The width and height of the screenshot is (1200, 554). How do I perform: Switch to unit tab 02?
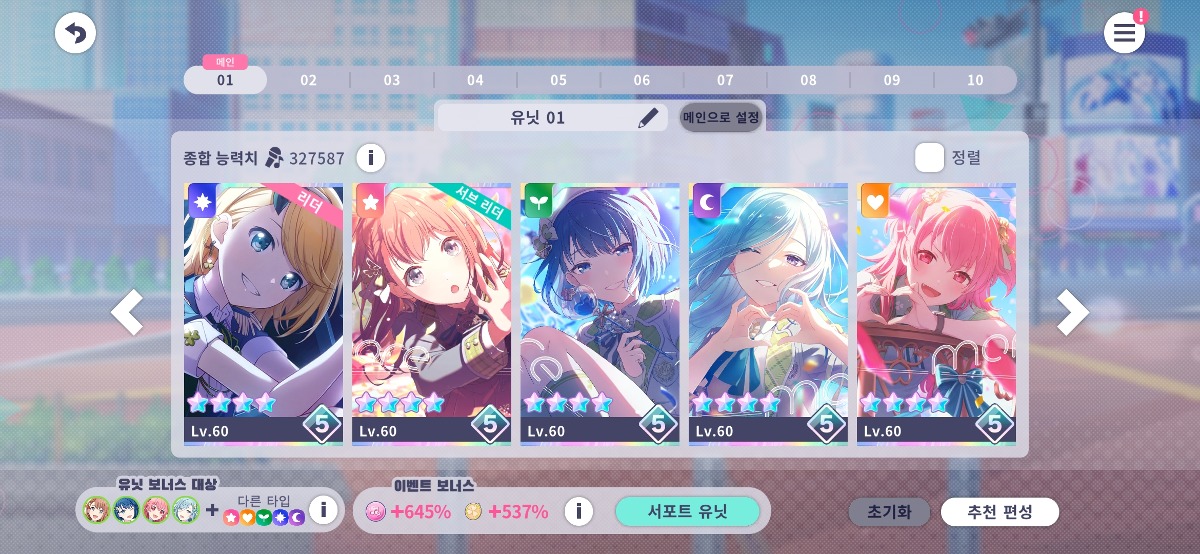pyautogui.click(x=308, y=80)
